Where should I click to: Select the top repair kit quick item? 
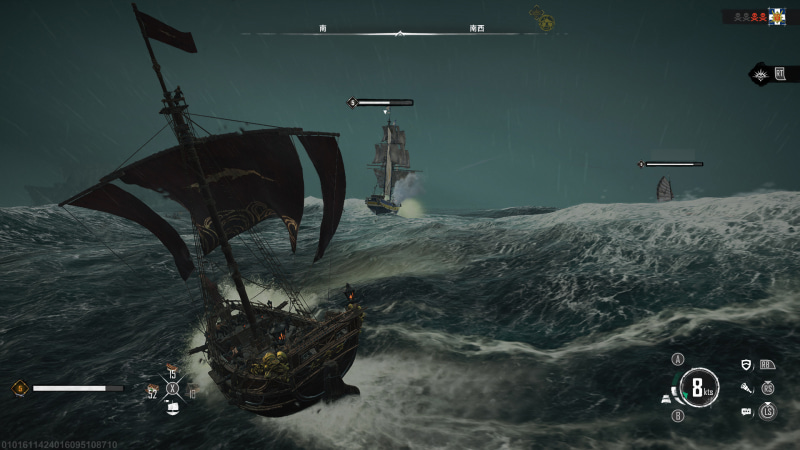172,367
